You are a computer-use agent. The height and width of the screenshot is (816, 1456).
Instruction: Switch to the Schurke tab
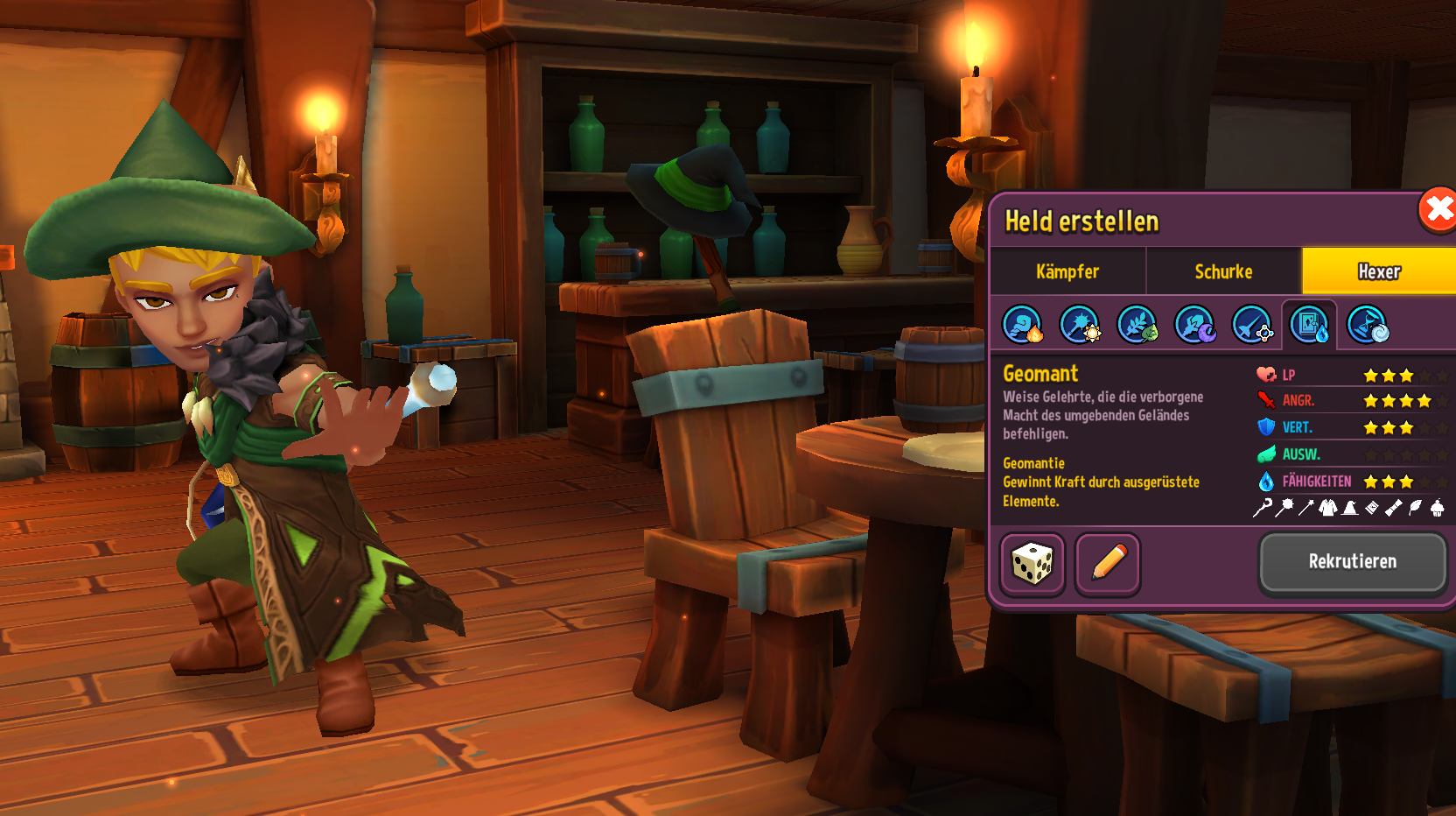click(x=1223, y=271)
